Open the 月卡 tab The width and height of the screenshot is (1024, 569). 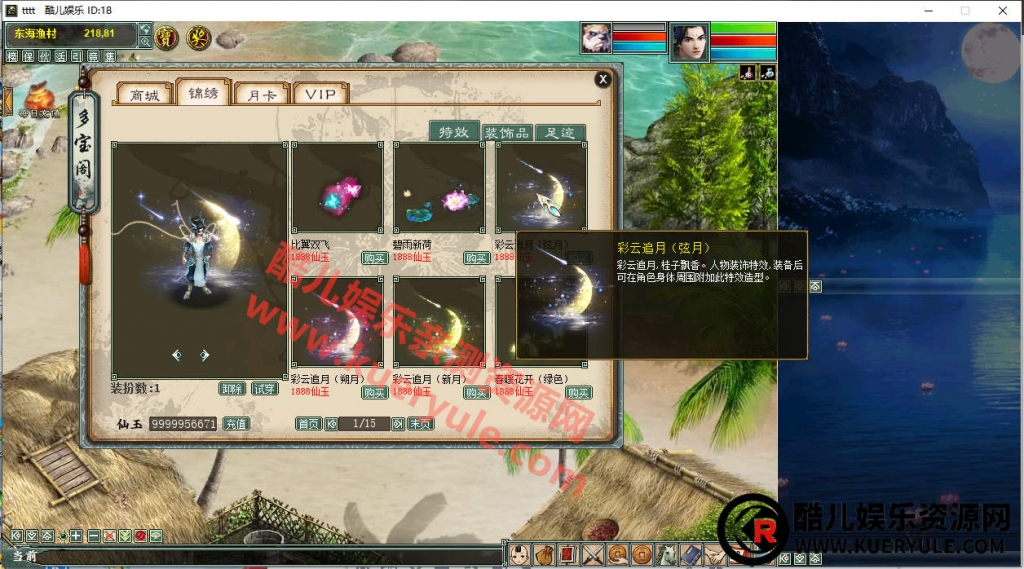pos(261,95)
